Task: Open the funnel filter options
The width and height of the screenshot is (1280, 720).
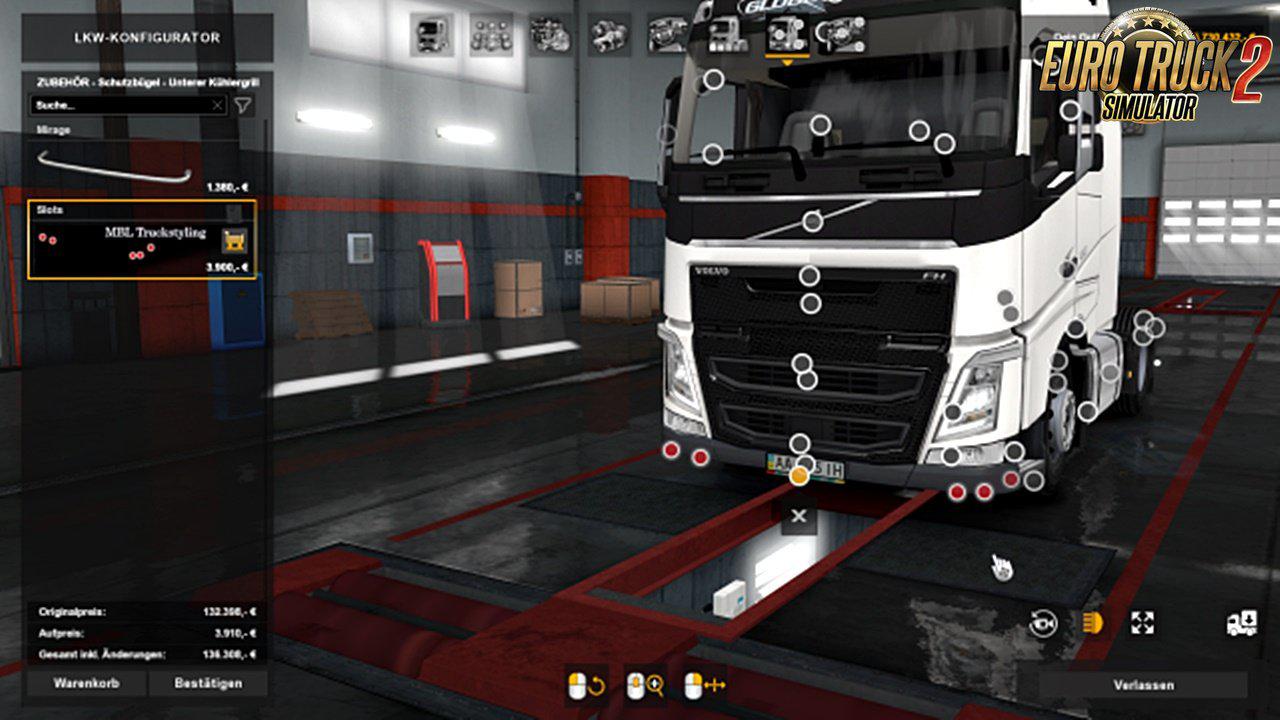Action: pyautogui.click(x=242, y=105)
